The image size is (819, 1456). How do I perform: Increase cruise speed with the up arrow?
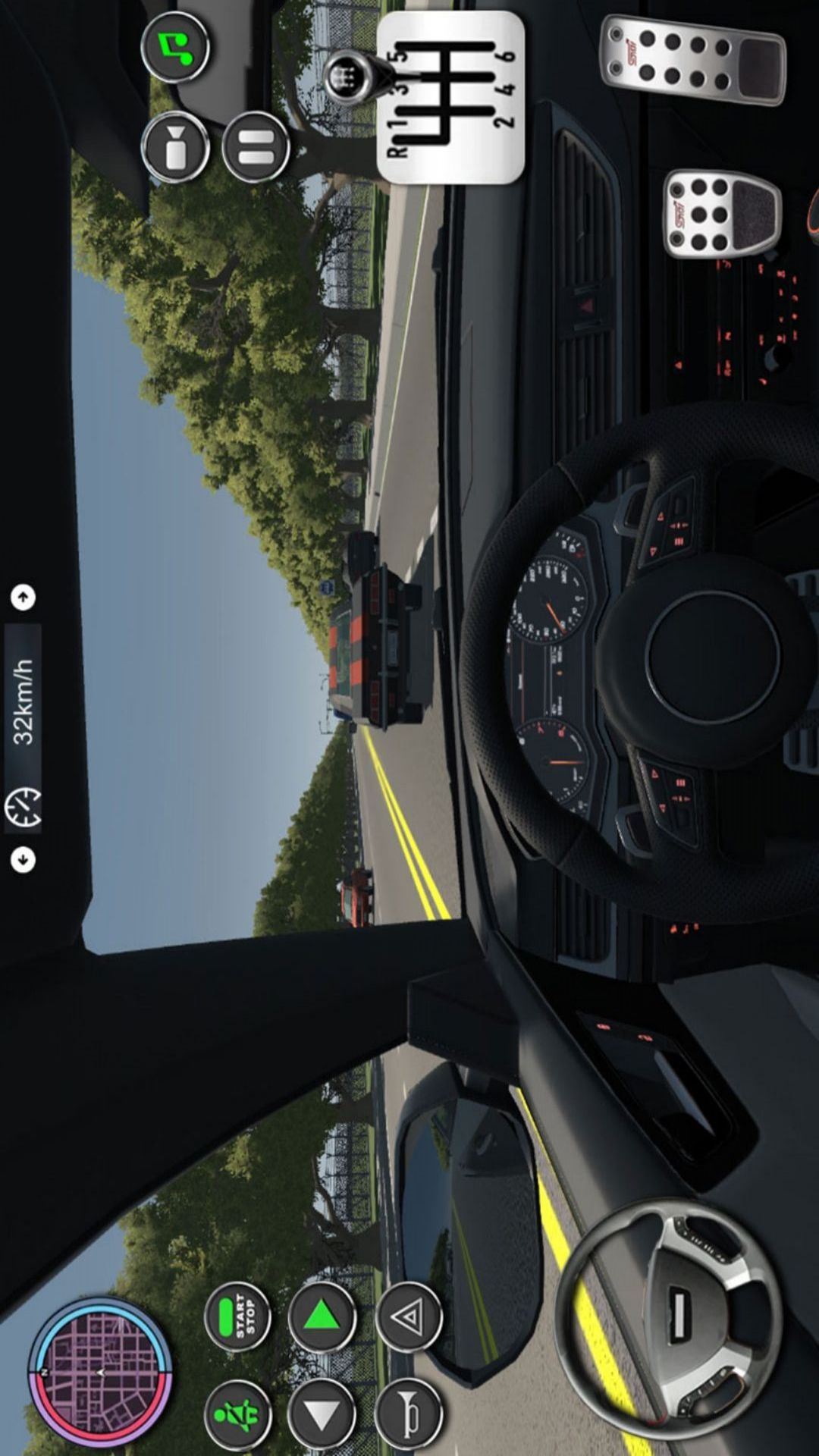coord(24,598)
